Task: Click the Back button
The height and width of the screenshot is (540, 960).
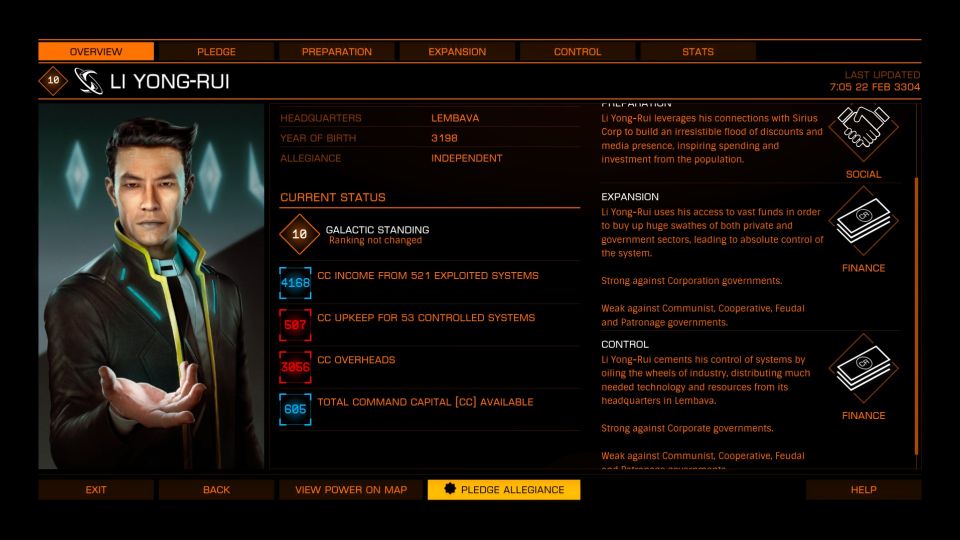Action: (216, 490)
